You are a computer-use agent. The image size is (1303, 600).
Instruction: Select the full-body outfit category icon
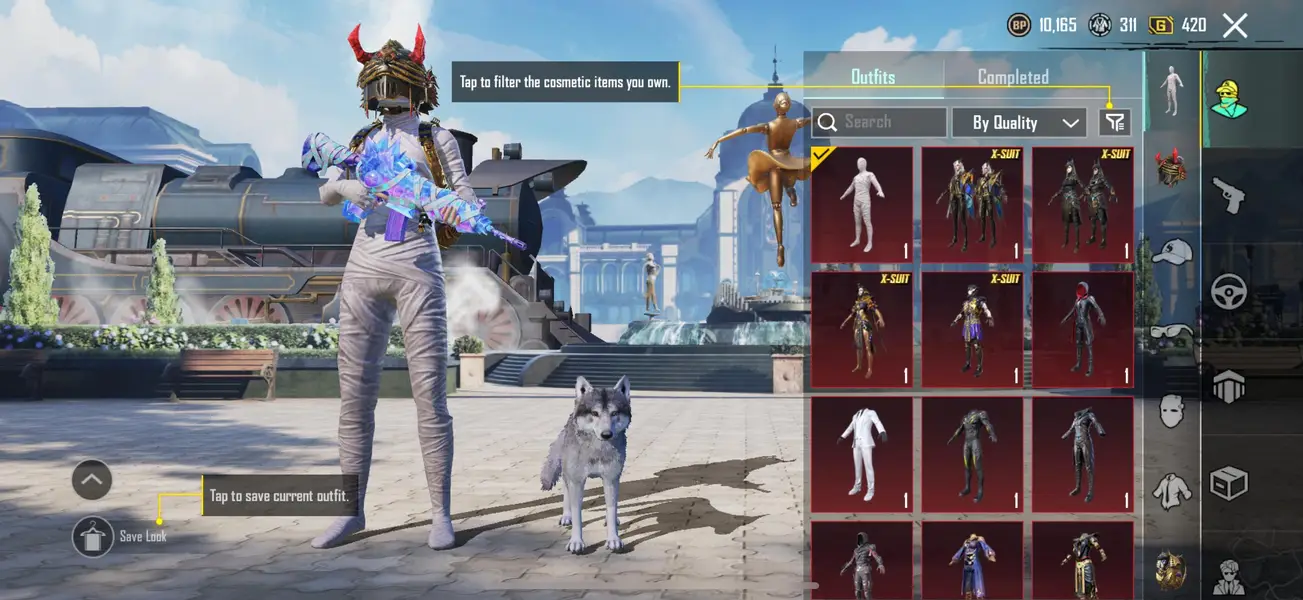point(1171,91)
